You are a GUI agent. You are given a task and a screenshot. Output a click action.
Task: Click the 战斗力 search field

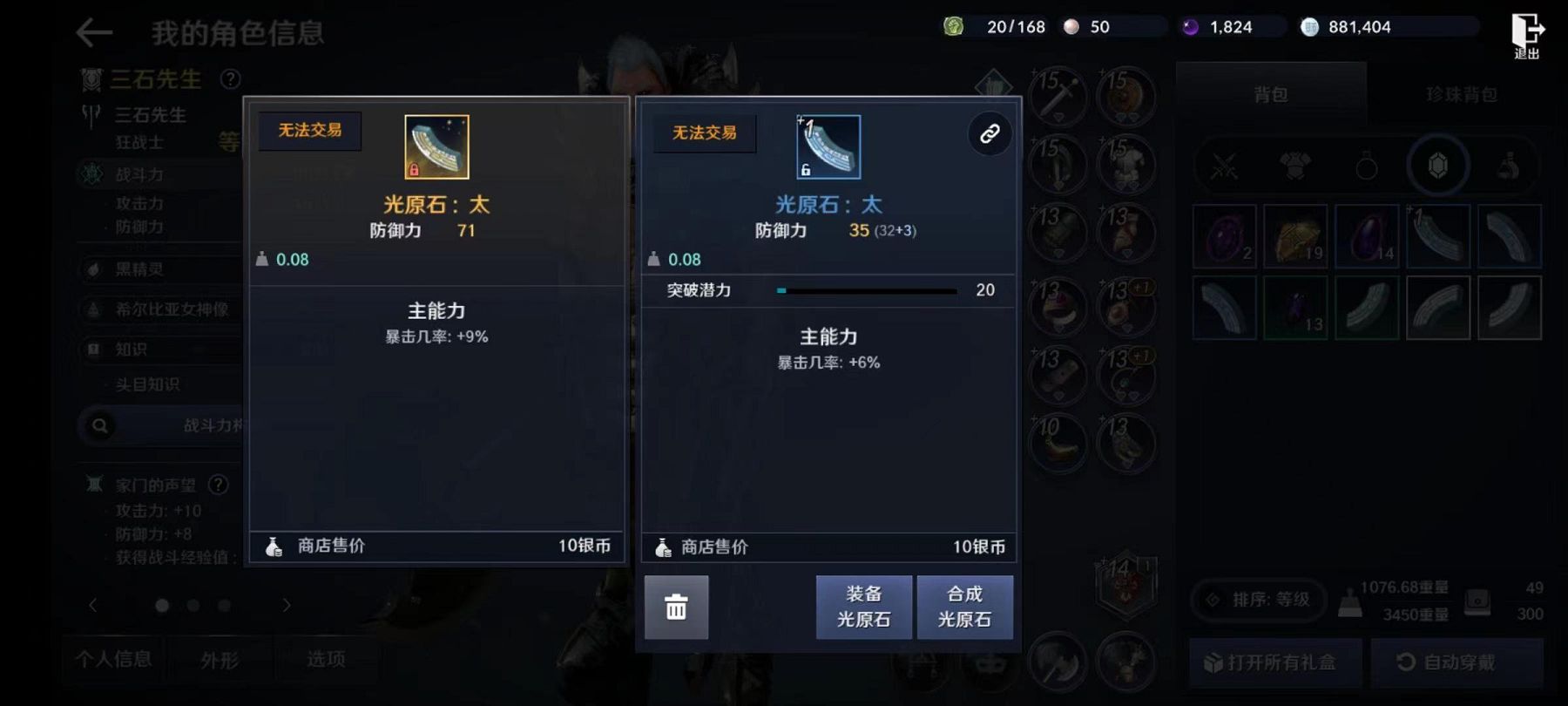pos(166,425)
